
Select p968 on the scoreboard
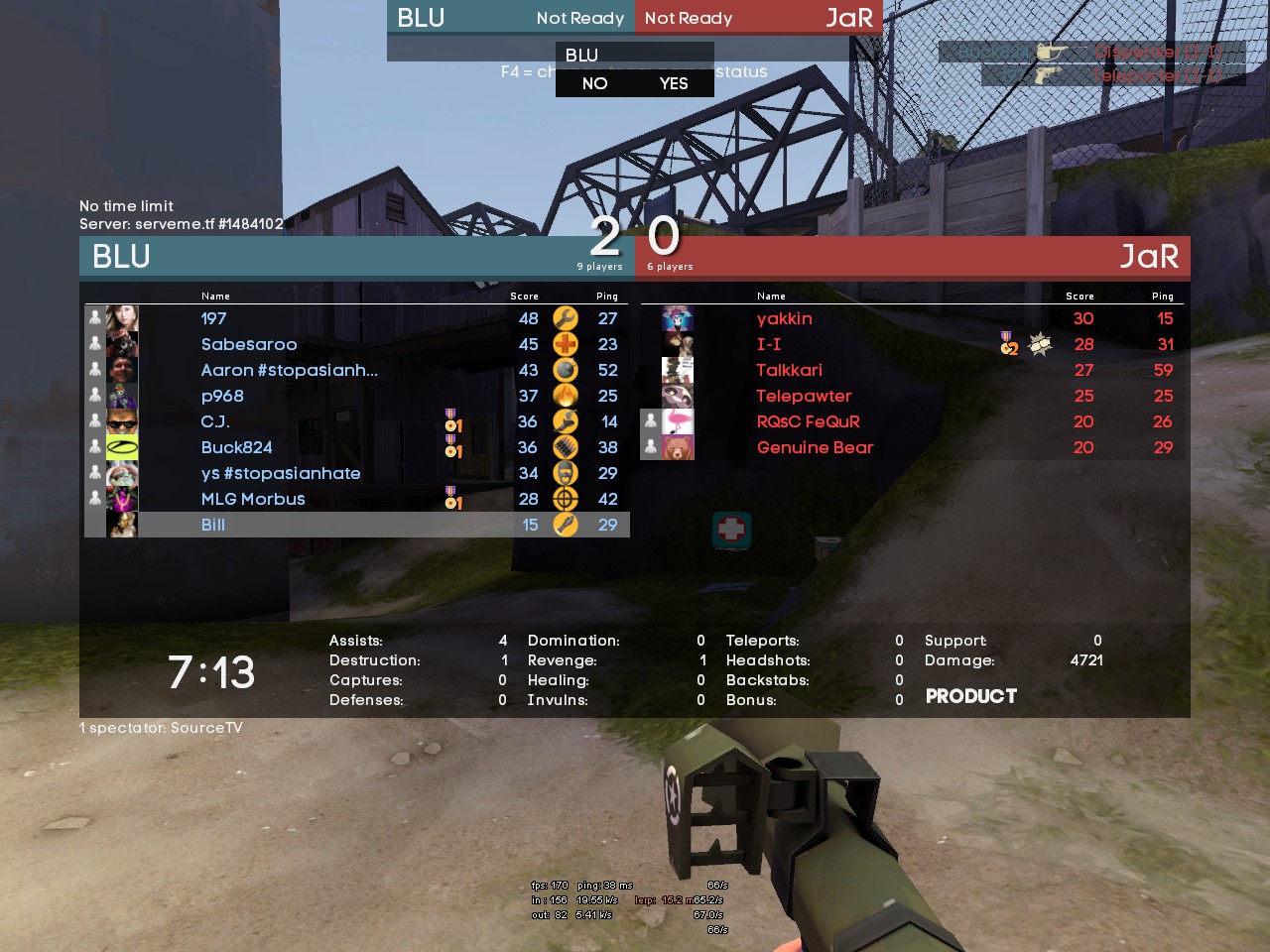coord(222,396)
